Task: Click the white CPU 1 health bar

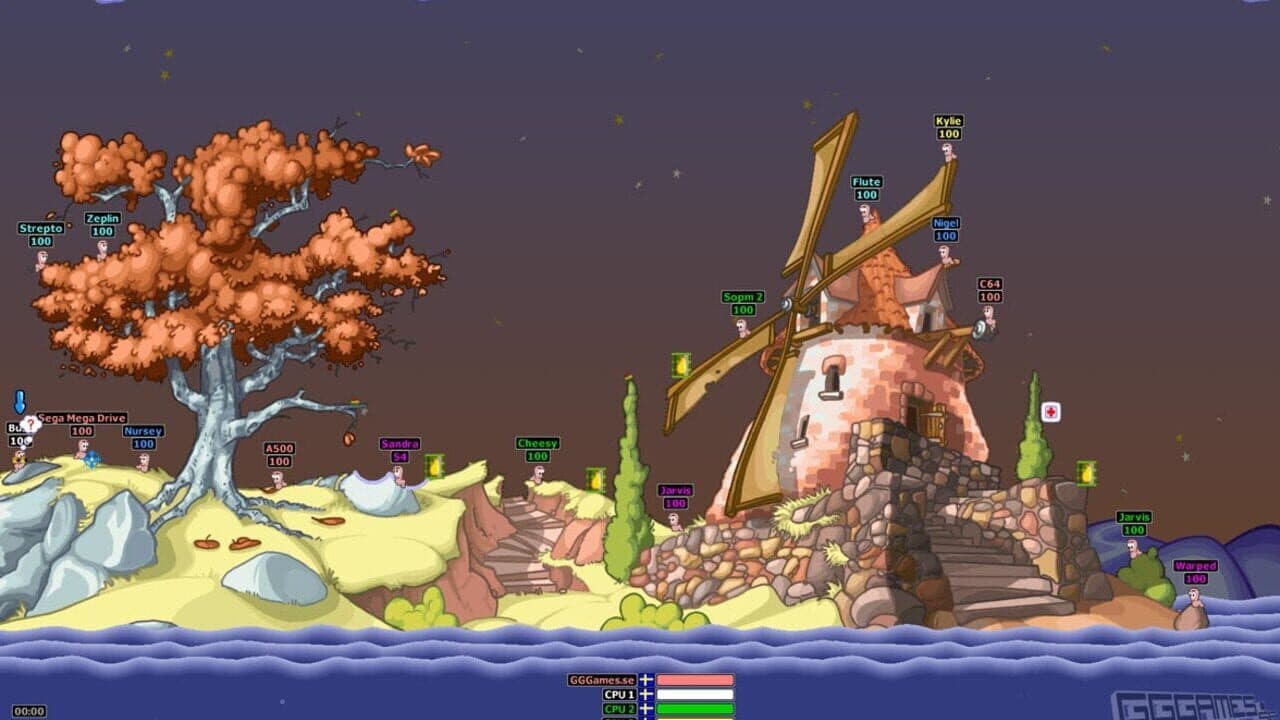Action: coord(694,694)
